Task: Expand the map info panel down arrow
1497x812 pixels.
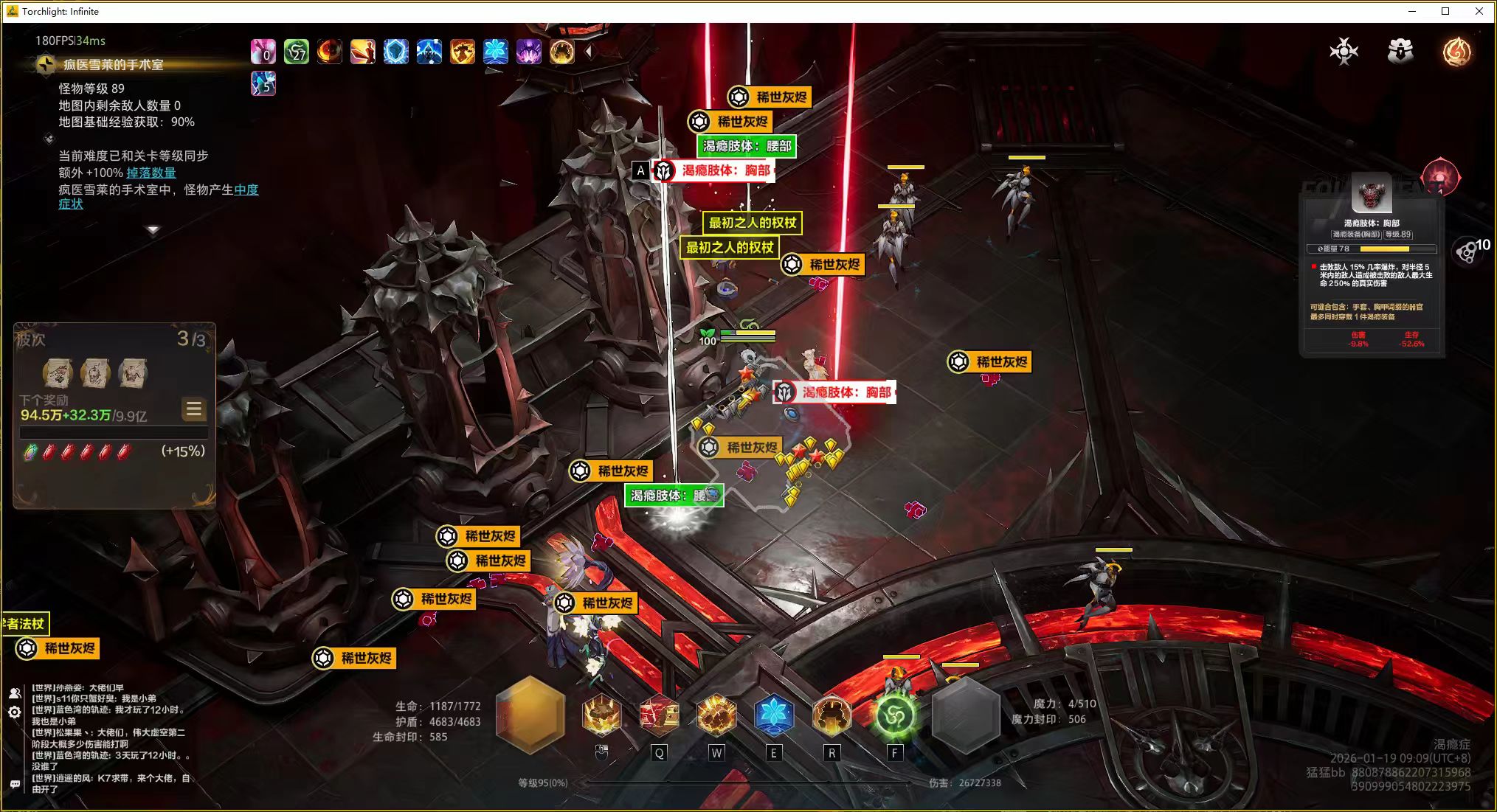Action: coord(153,230)
